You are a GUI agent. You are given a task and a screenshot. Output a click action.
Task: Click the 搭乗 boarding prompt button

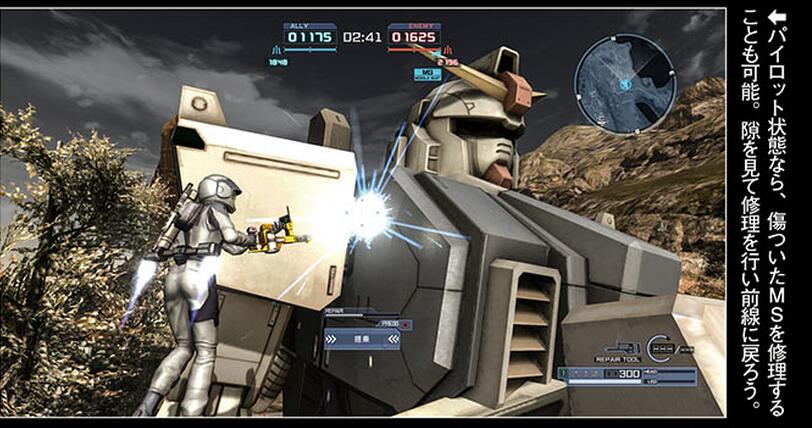[x=359, y=340]
